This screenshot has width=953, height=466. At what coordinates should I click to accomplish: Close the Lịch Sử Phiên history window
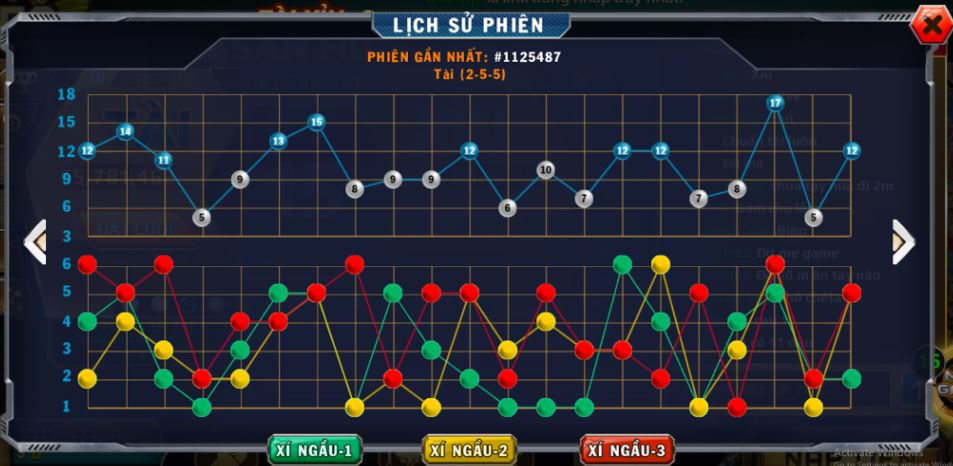pos(930,27)
